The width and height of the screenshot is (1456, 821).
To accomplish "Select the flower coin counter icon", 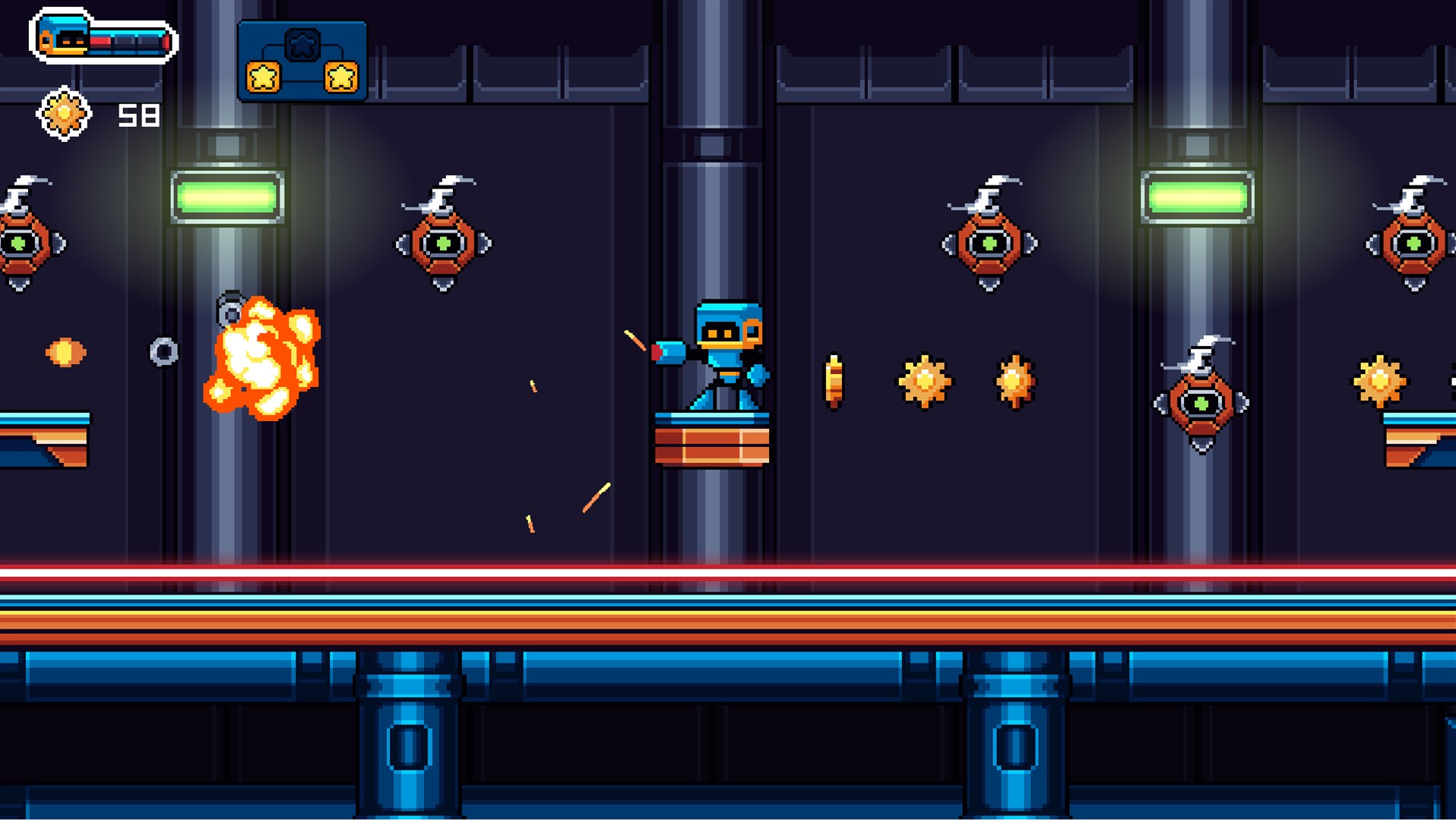I will click(65, 113).
